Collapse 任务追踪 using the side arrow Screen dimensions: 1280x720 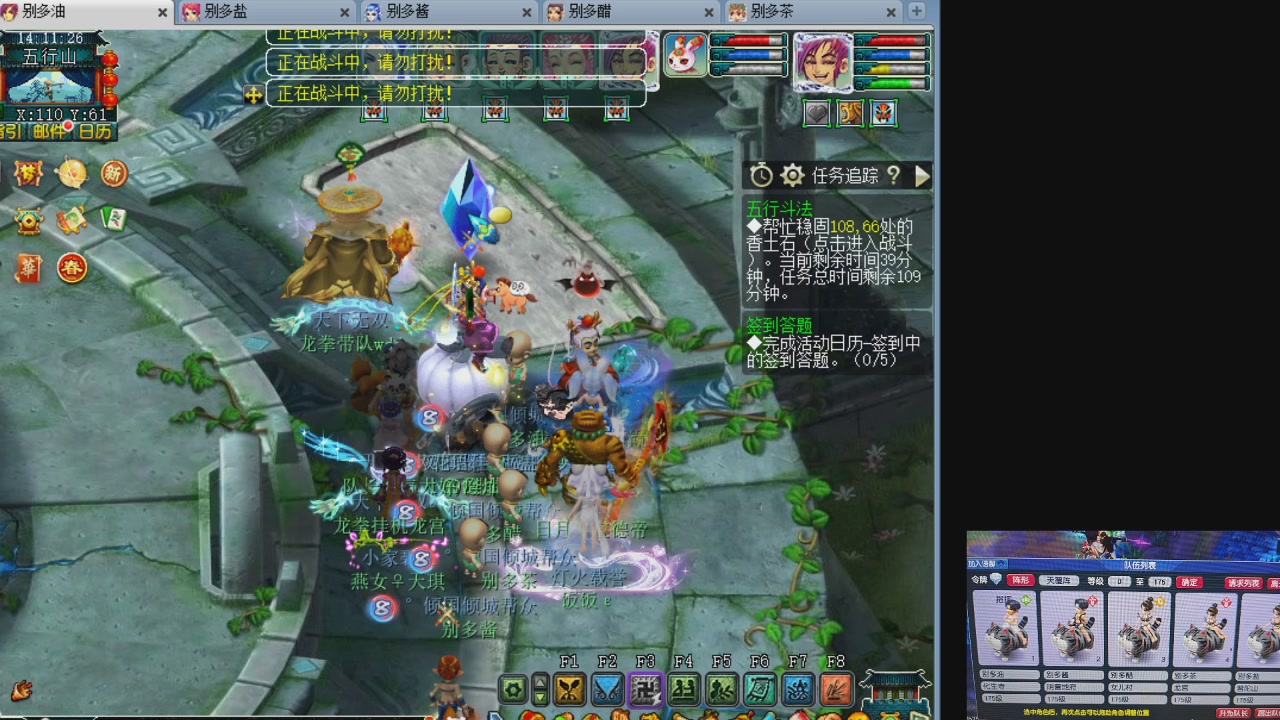click(922, 176)
